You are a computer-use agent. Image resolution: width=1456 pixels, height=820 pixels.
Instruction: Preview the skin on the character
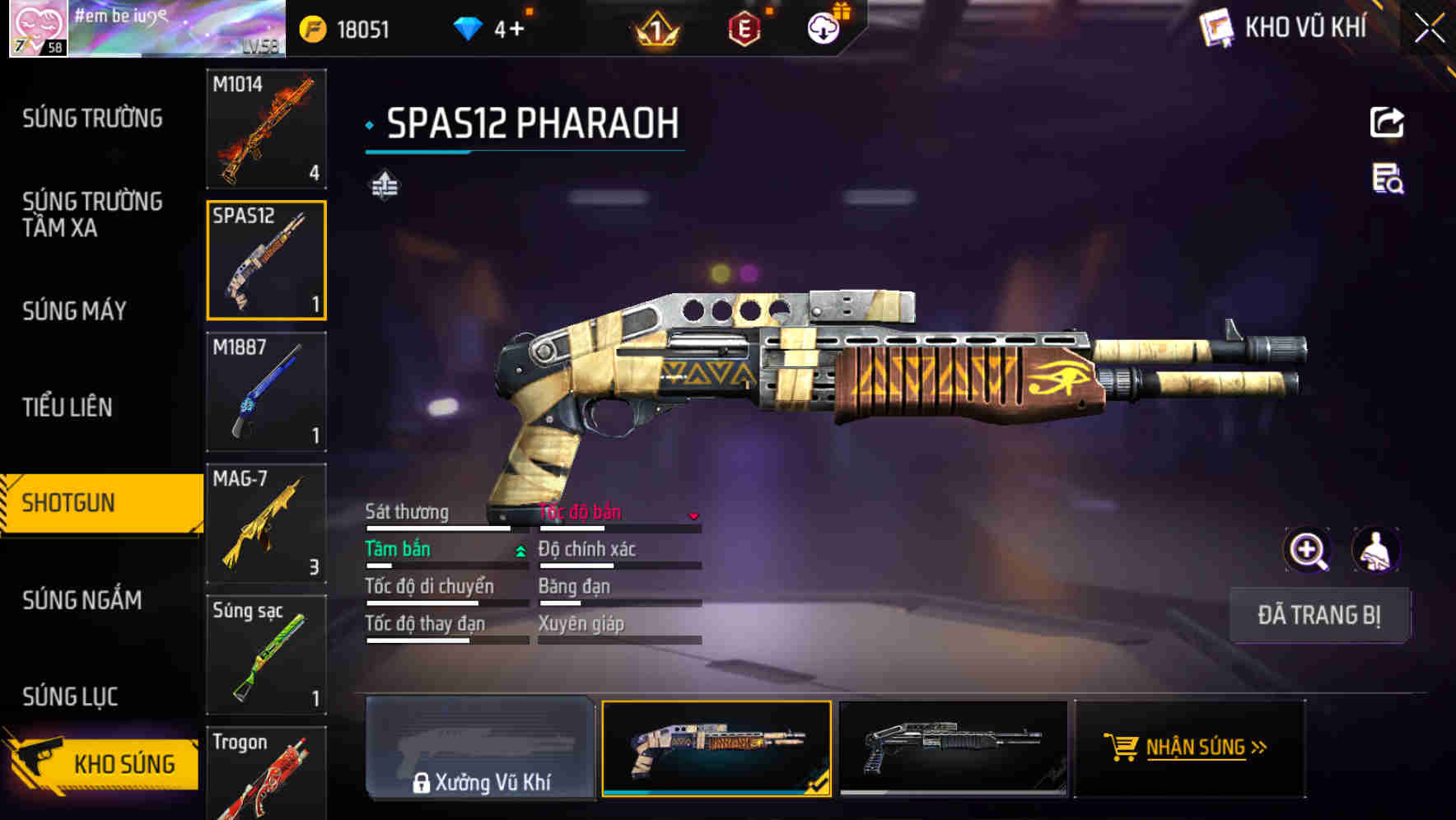point(1376,550)
